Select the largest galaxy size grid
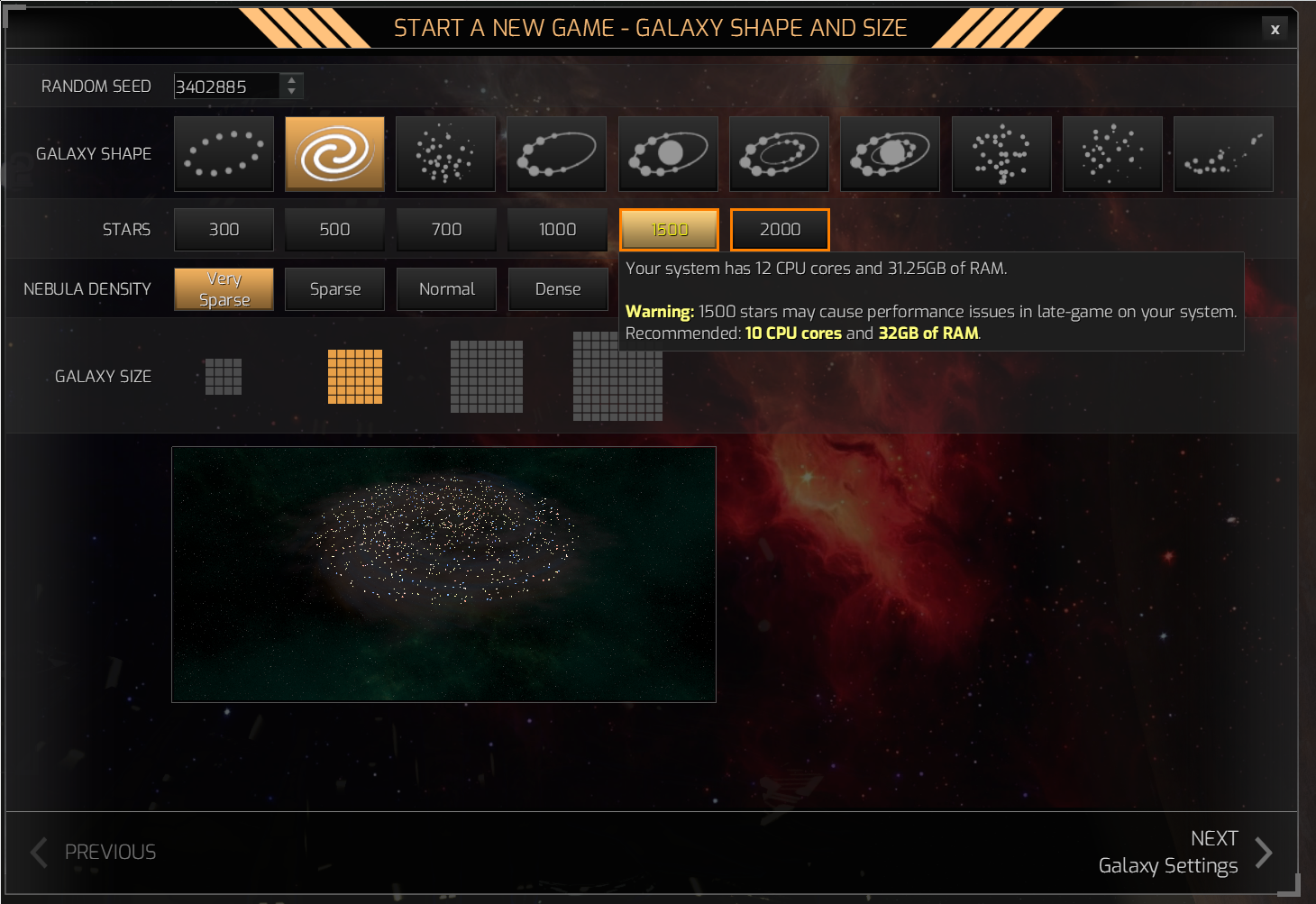Viewport: 1316px width, 904px height. point(617,379)
